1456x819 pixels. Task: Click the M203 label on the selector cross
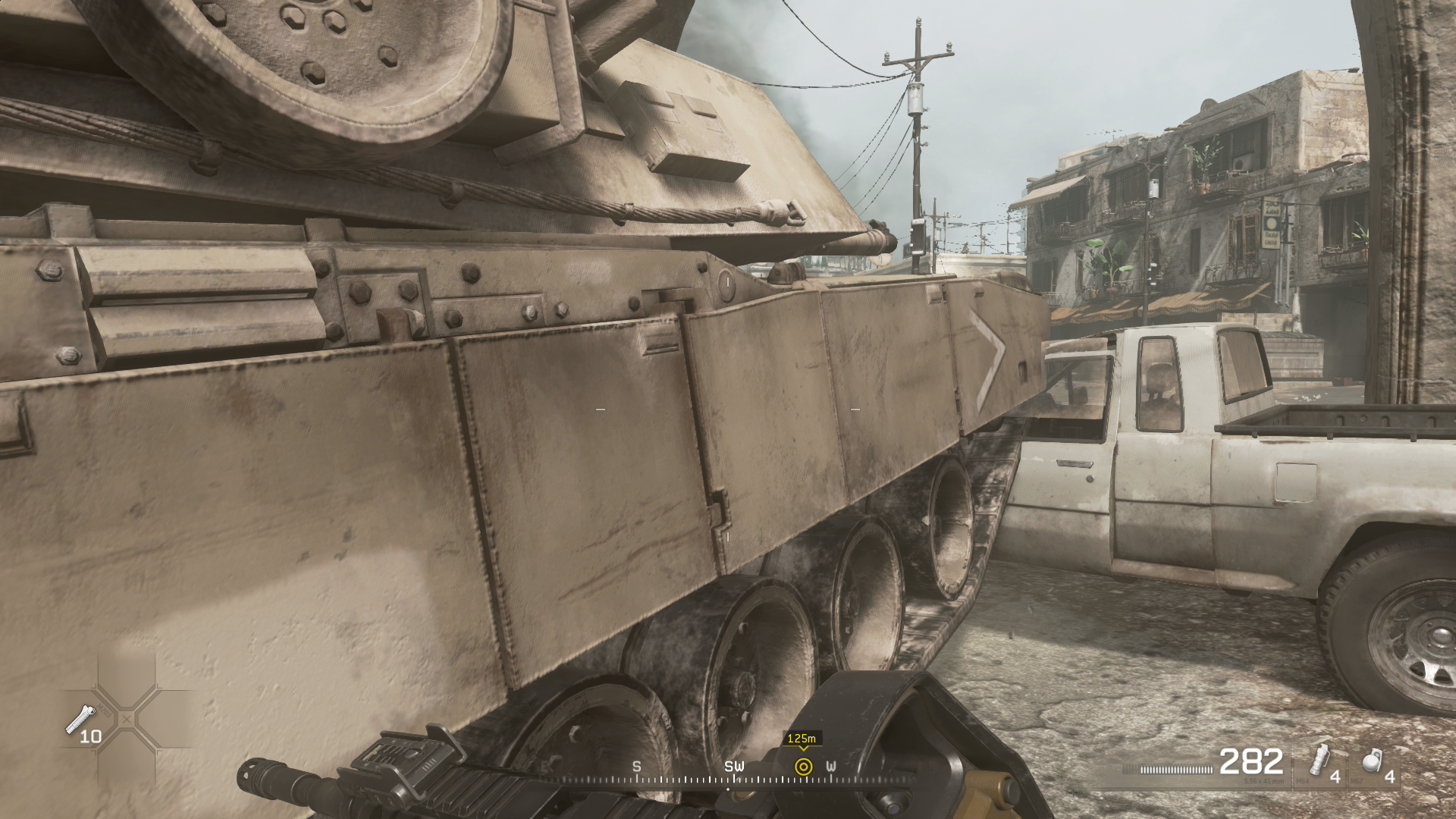[104, 710]
